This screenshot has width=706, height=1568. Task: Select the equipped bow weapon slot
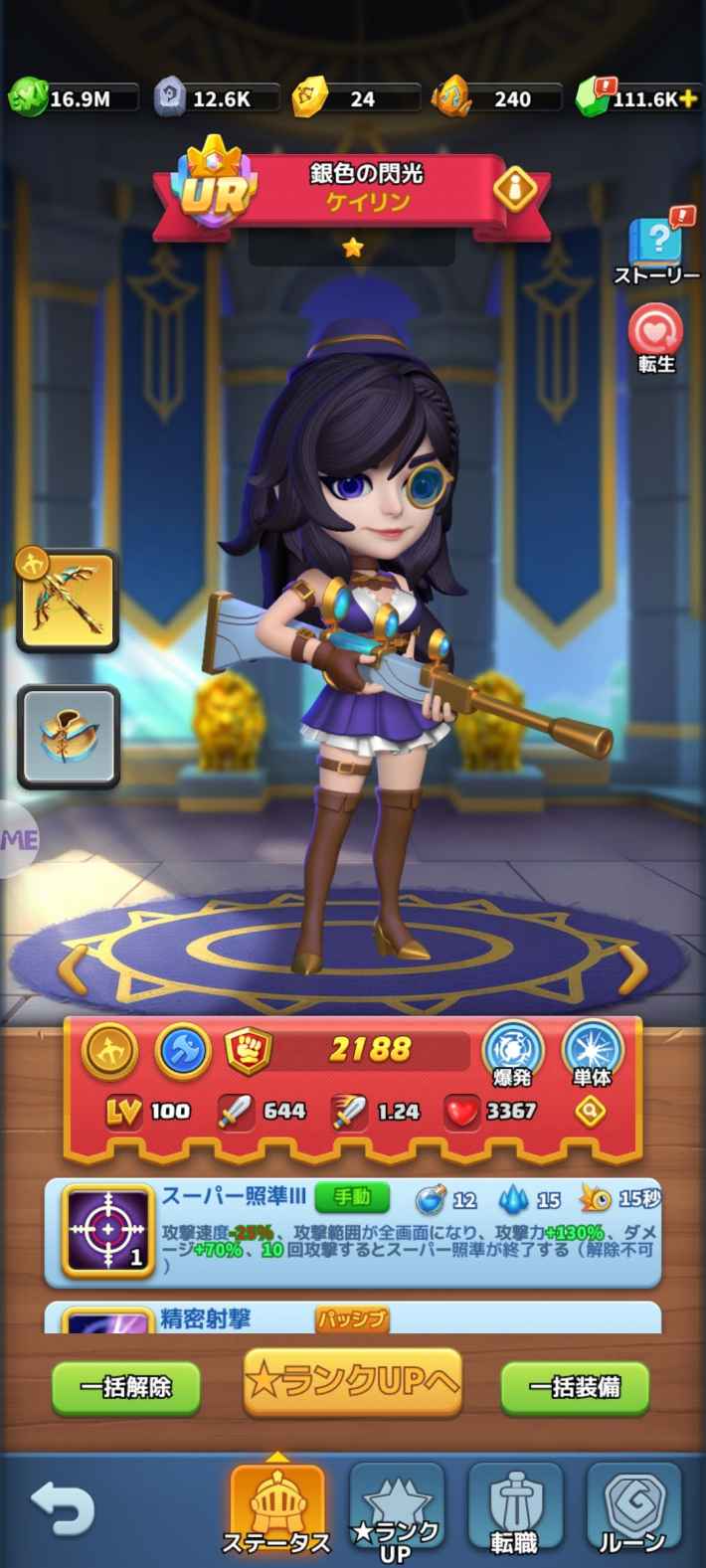click(68, 601)
